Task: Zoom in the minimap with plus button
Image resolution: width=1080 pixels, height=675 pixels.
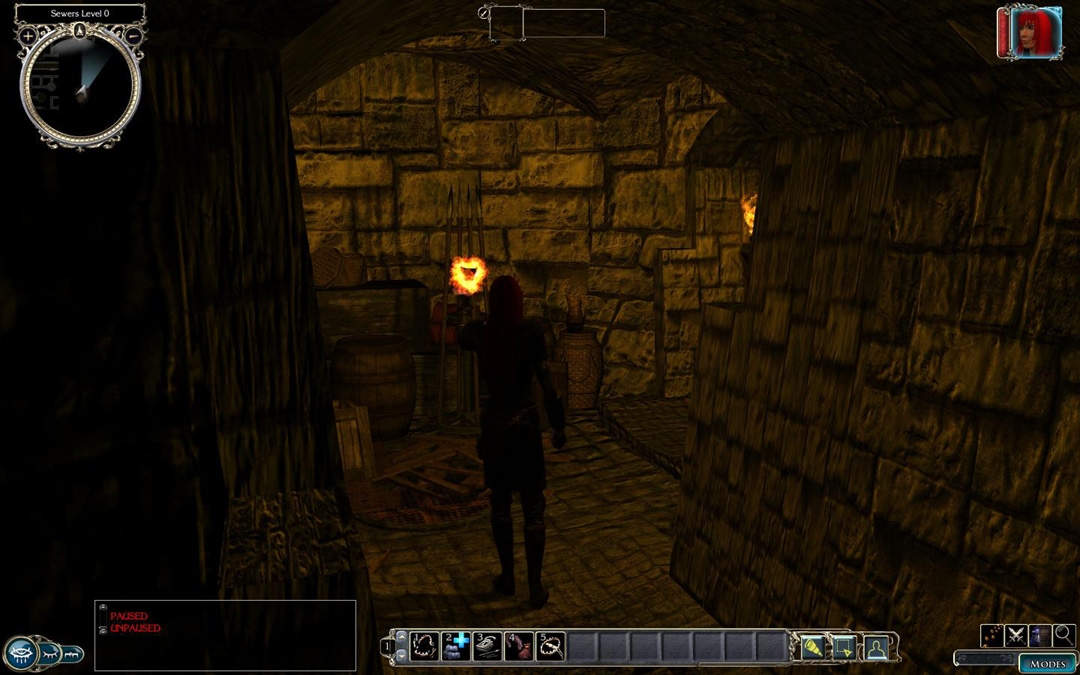Action: pos(27,36)
